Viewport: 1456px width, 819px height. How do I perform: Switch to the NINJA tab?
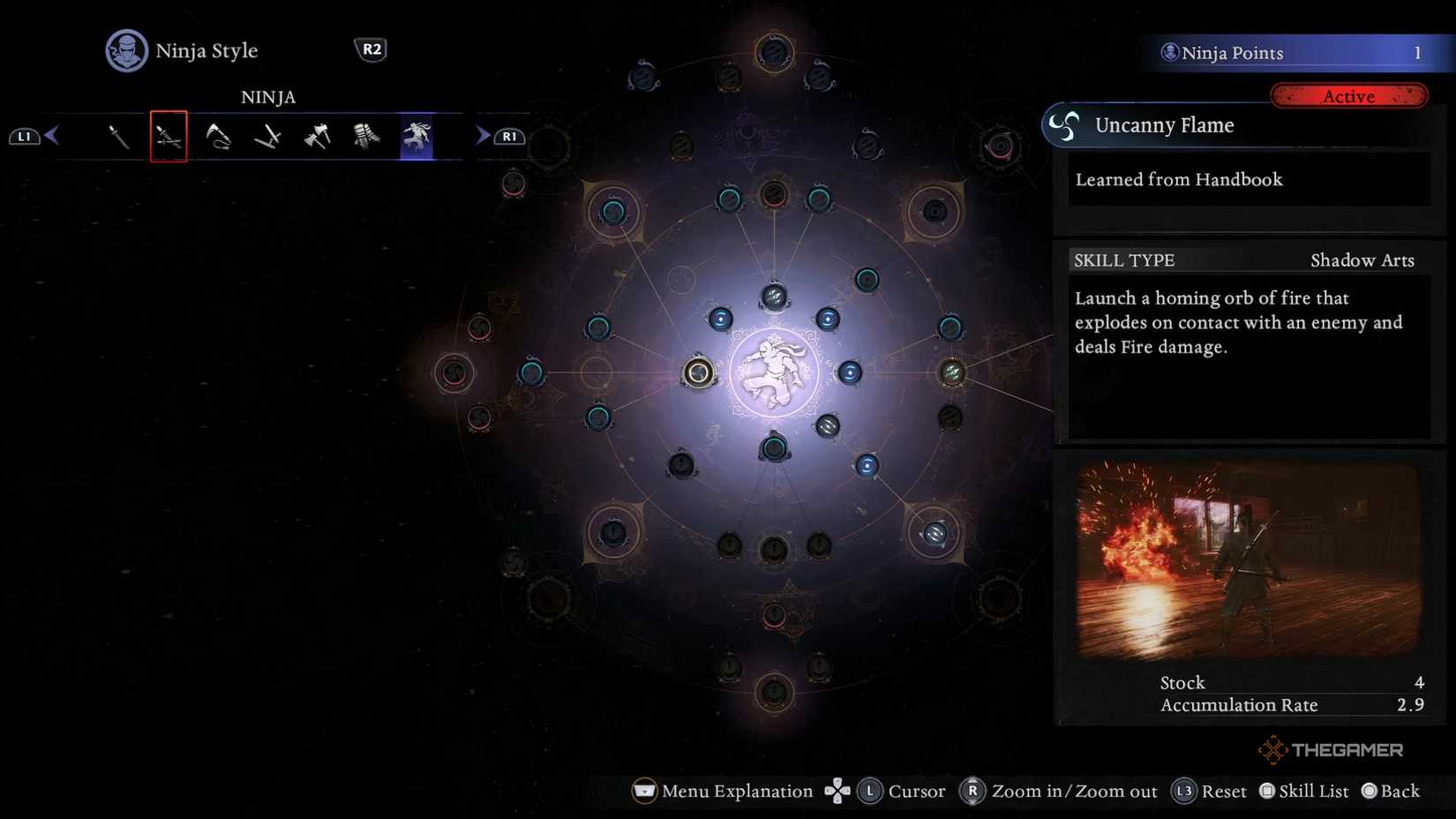267,97
